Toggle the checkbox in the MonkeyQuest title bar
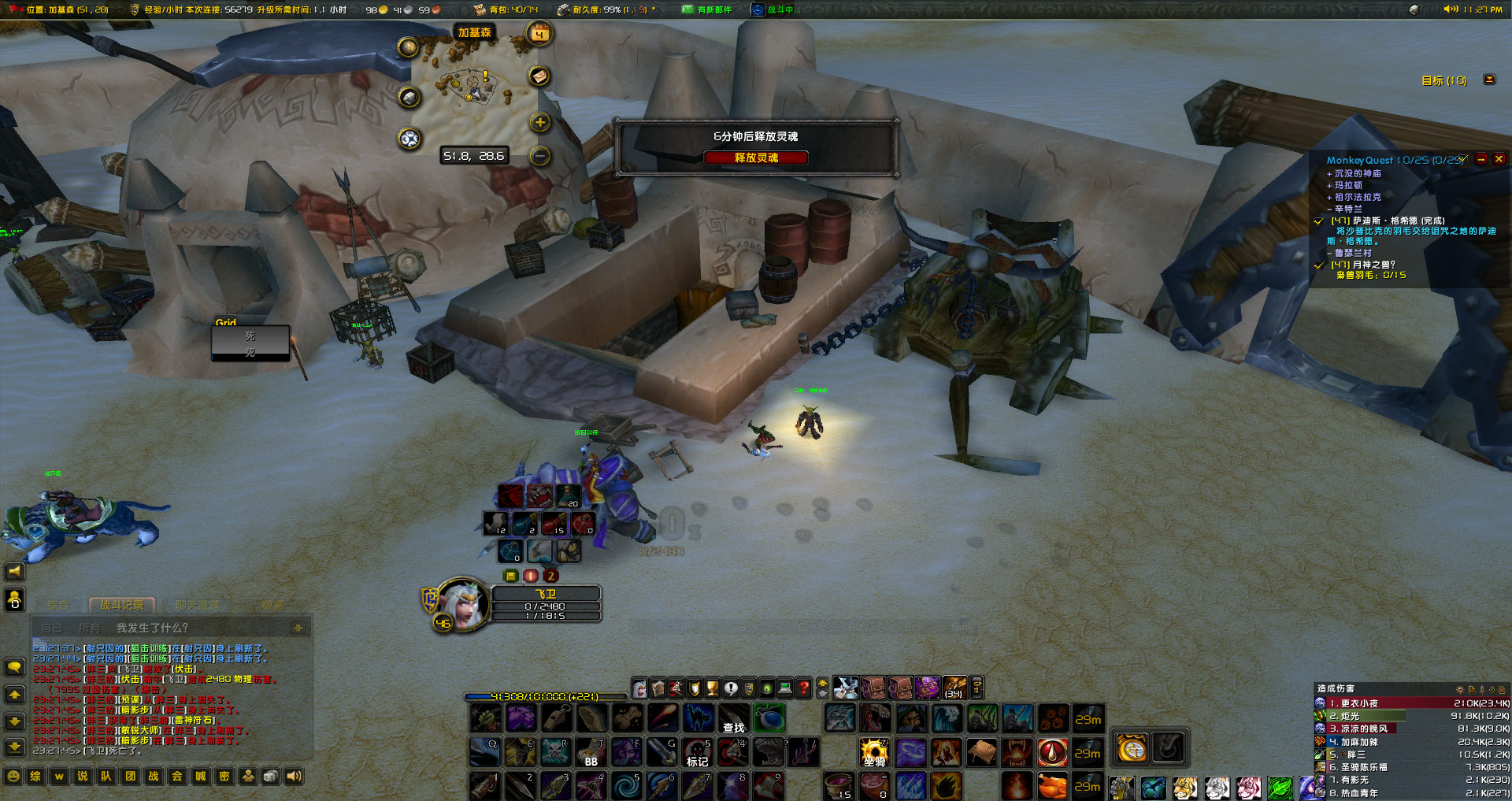The width and height of the screenshot is (1512, 801). (1463, 159)
